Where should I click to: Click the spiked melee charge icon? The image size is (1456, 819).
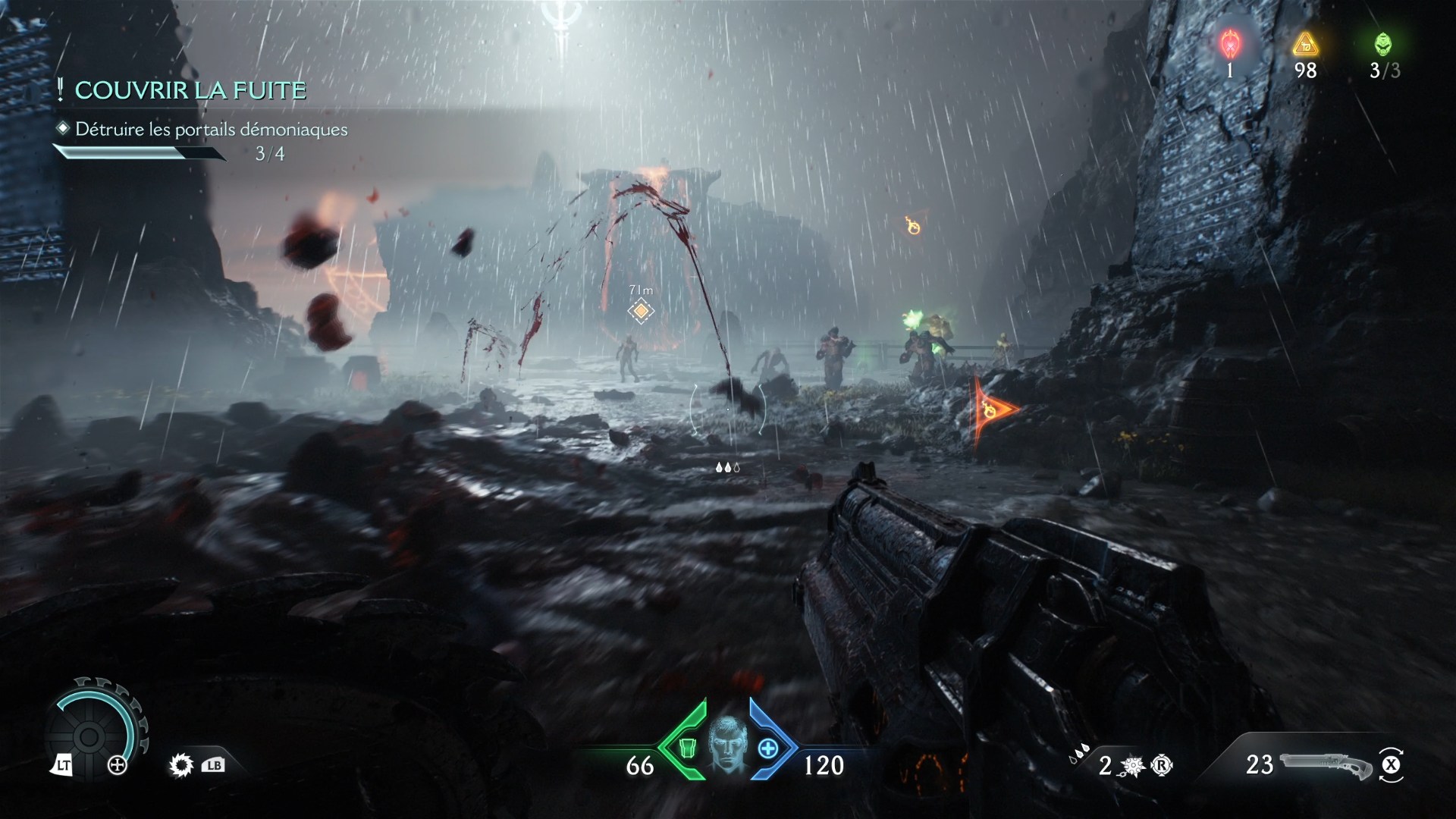(x=1135, y=766)
